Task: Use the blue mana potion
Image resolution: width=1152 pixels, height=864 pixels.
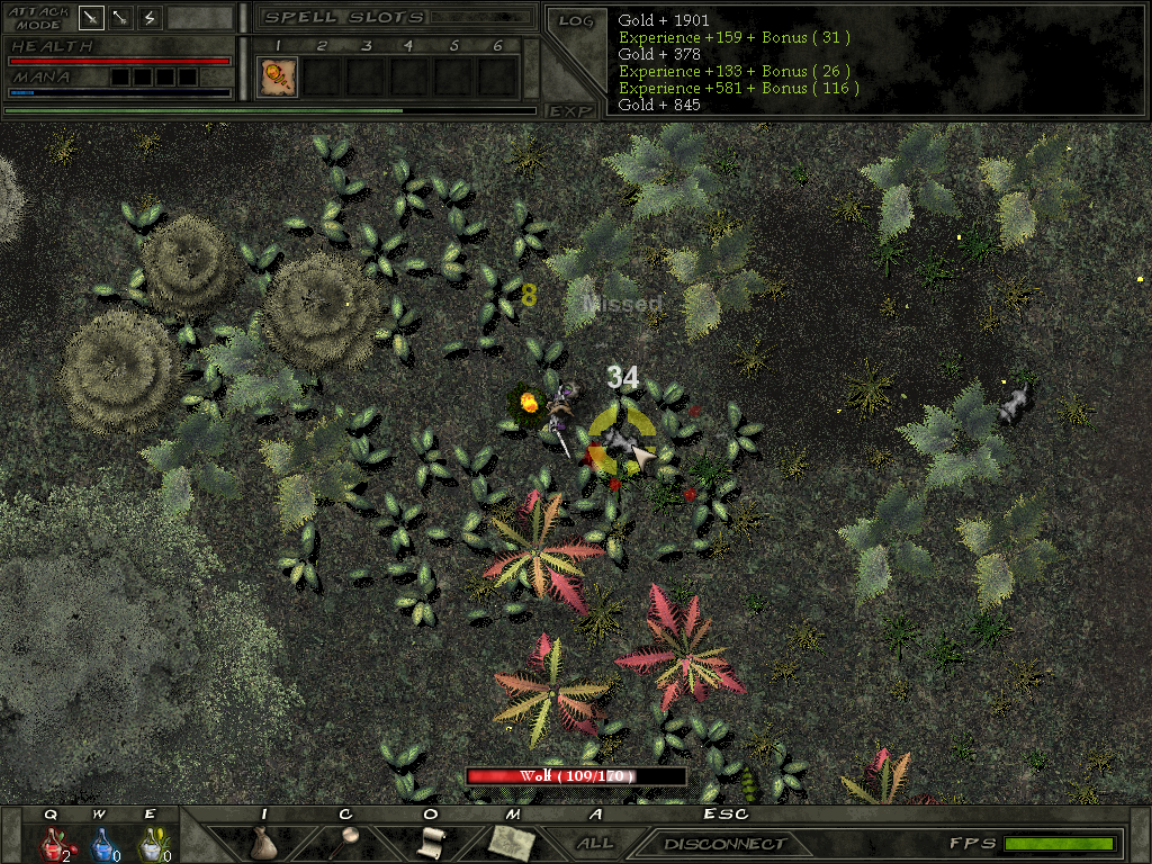Action: point(103,845)
